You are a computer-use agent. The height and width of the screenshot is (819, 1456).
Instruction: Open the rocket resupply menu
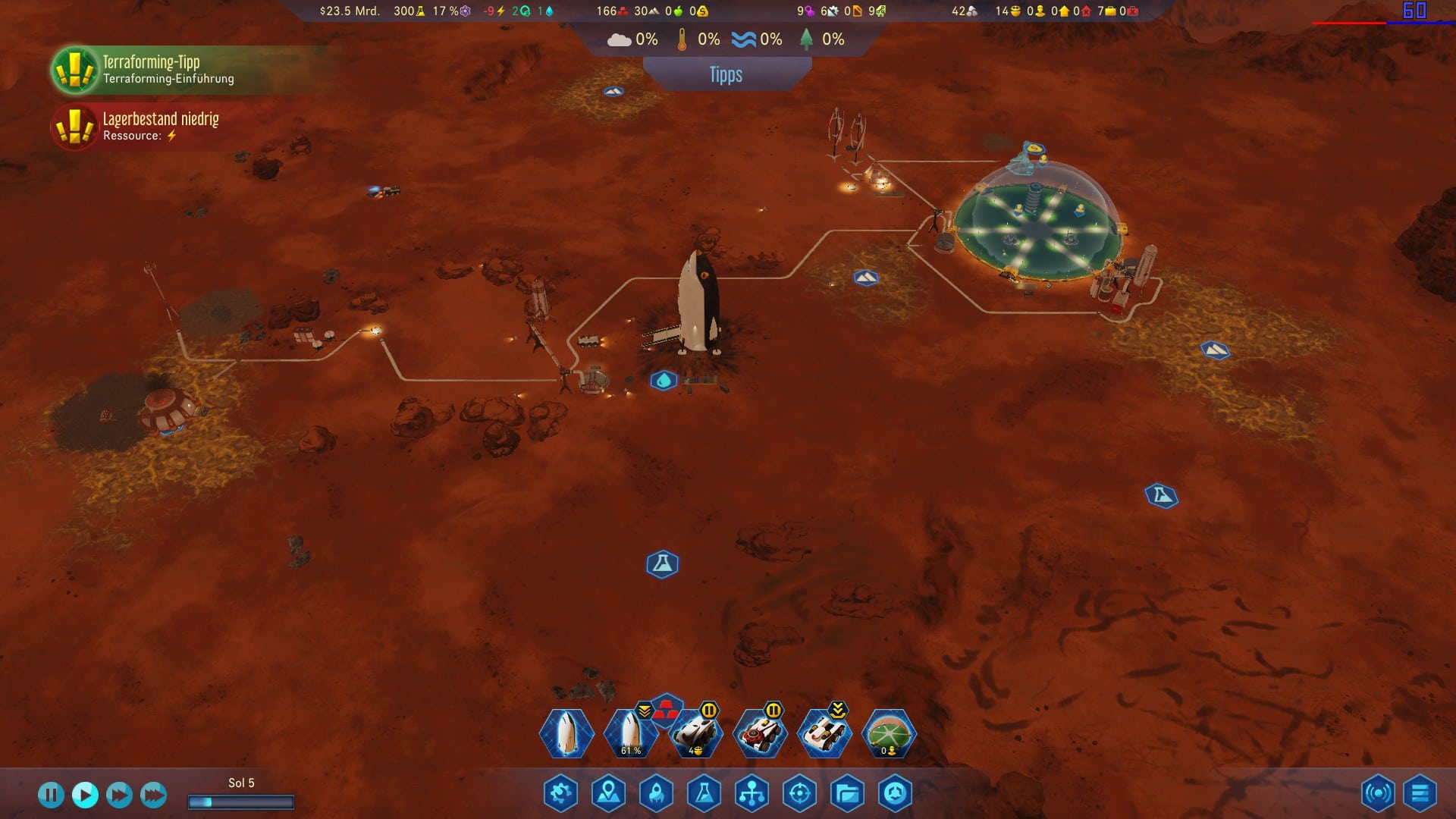click(x=657, y=794)
